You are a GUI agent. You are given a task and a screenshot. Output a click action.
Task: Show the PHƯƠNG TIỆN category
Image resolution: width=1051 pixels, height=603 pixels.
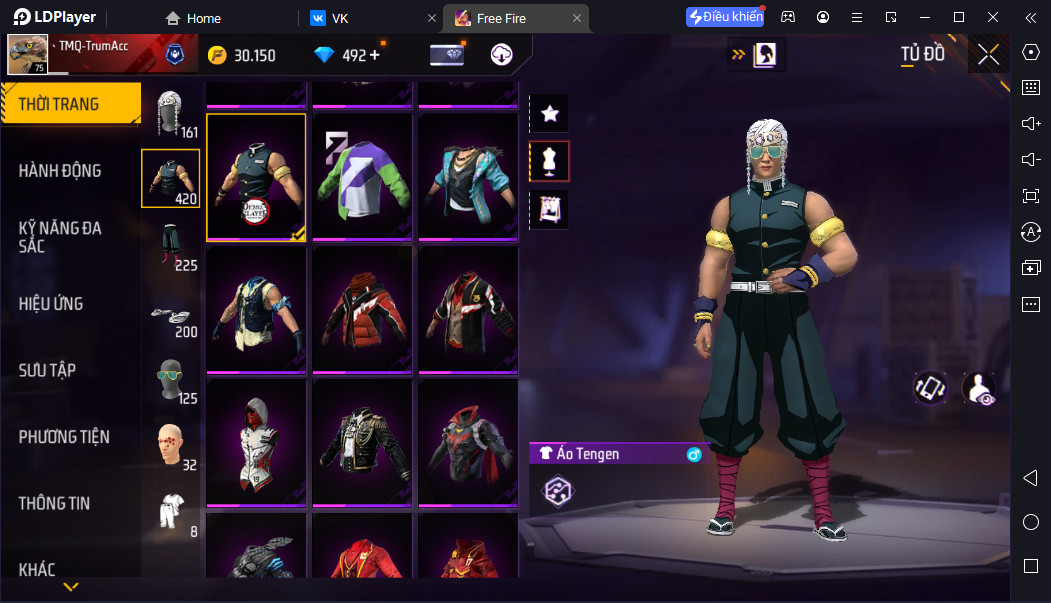(x=64, y=437)
